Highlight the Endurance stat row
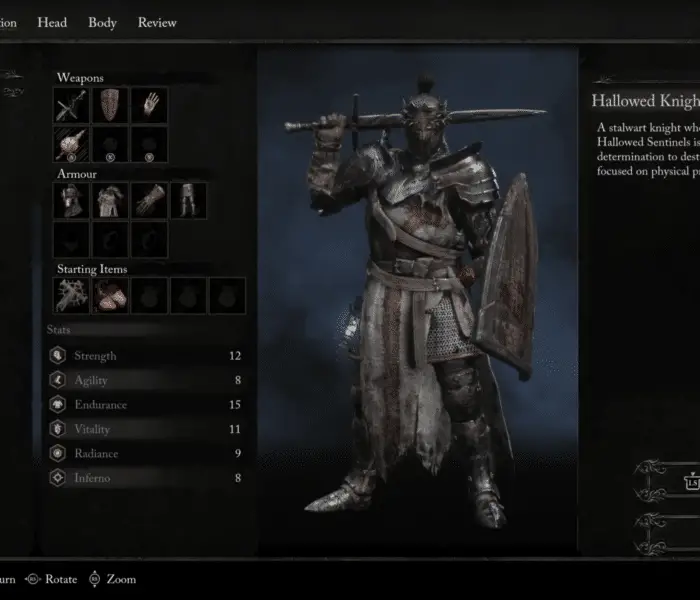700x600 pixels. pyautogui.click(x=145, y=405)
